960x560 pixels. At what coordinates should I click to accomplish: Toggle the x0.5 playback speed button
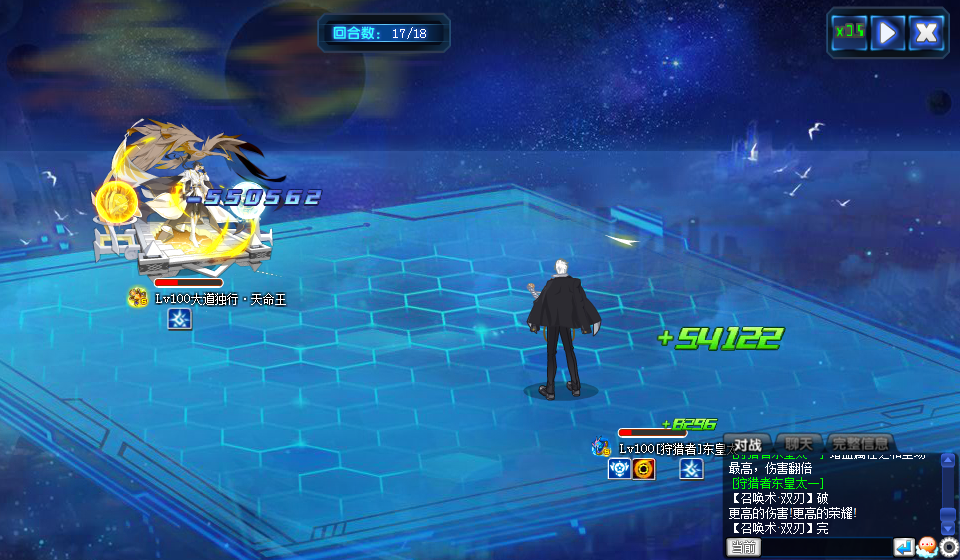pos(850,32)
